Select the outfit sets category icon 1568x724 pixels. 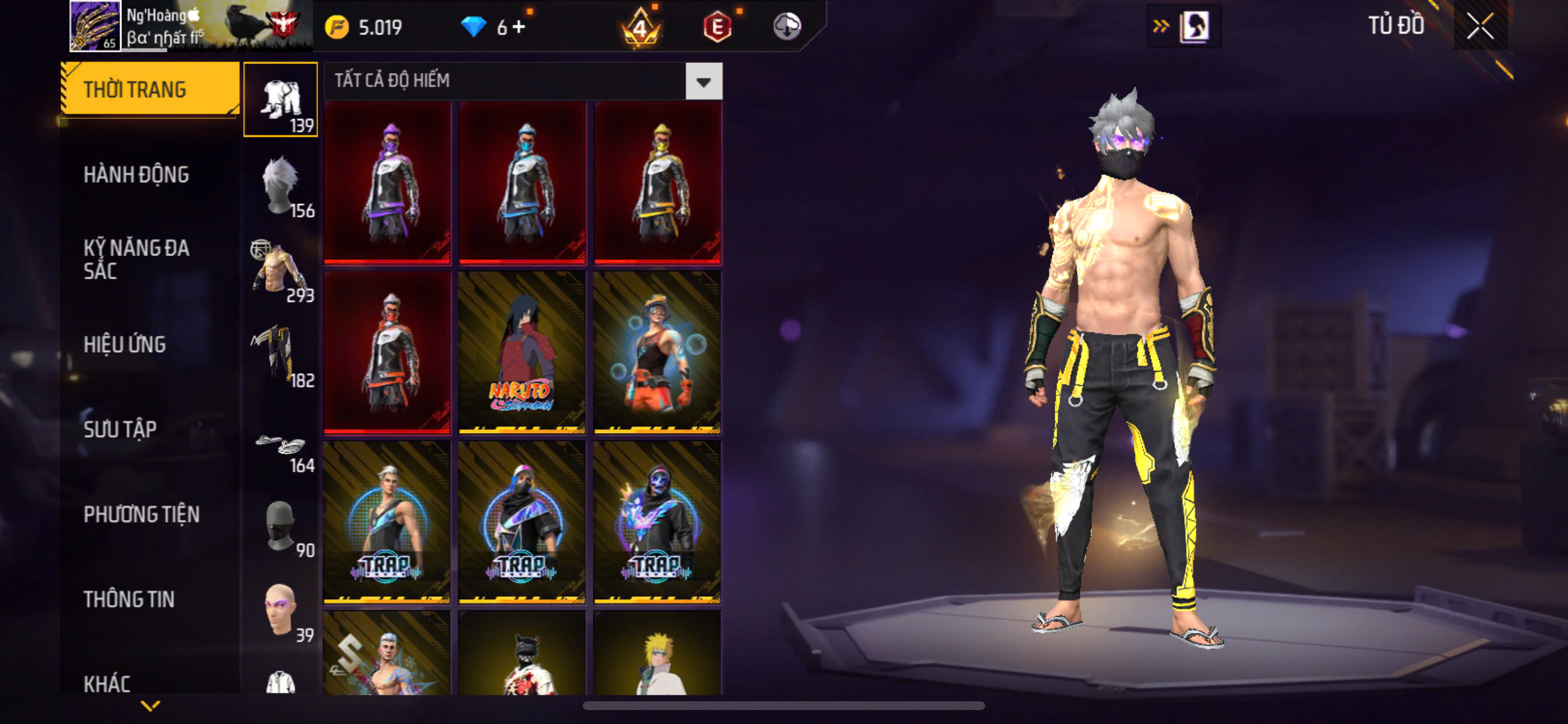tap(281, 99)
